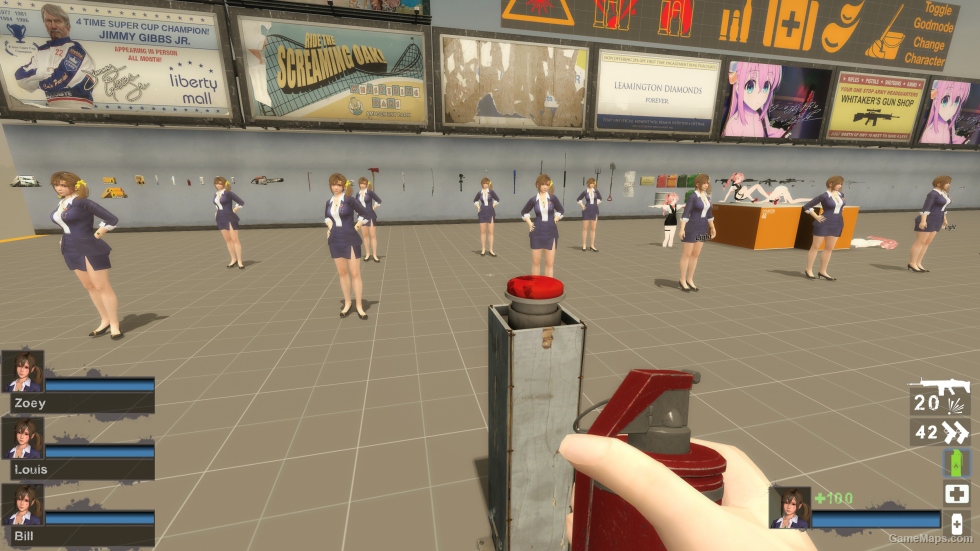This screenshot has height=551, width=980.
Task: Click Bill's teammate portrait
Action: (x=22, y=505)
